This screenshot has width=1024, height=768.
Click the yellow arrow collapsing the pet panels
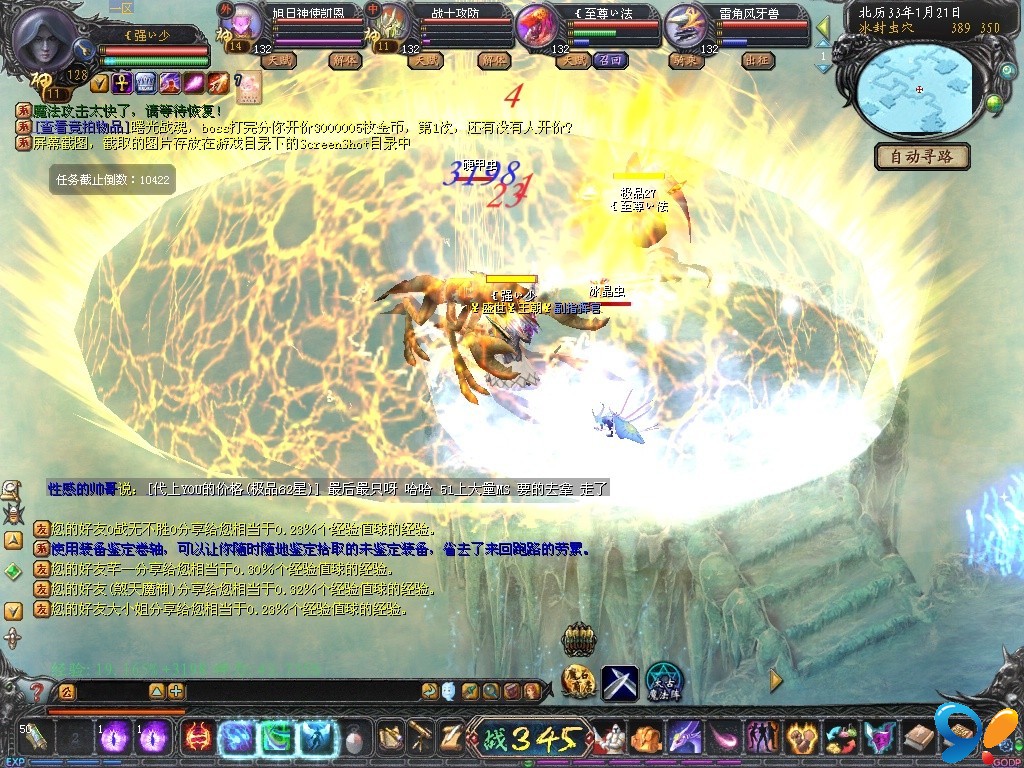[822, 27]
